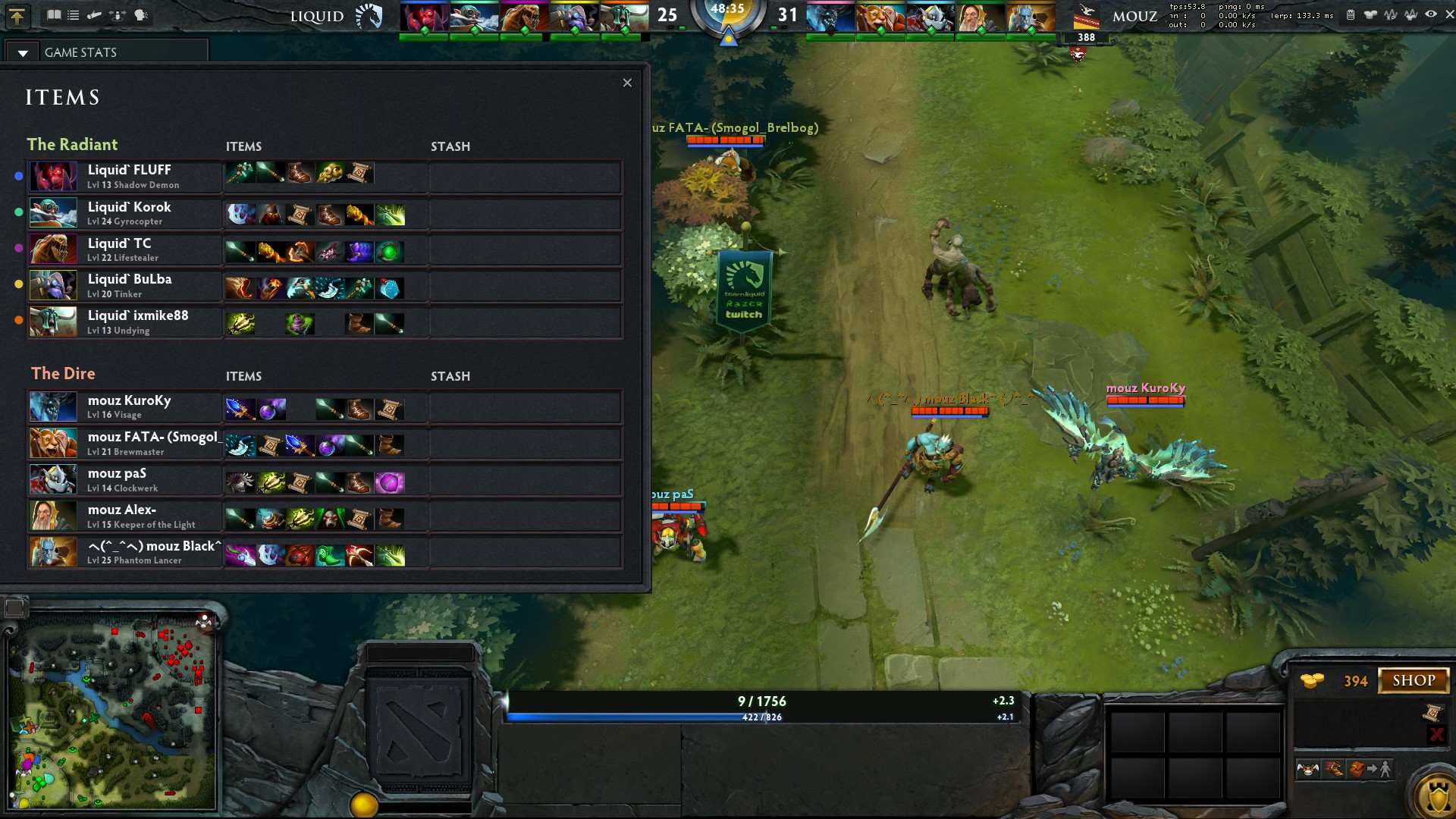Screen dimensions: 1456x819
Task: Open the Game Stats dropdown
Action: (x=23, y=52)
